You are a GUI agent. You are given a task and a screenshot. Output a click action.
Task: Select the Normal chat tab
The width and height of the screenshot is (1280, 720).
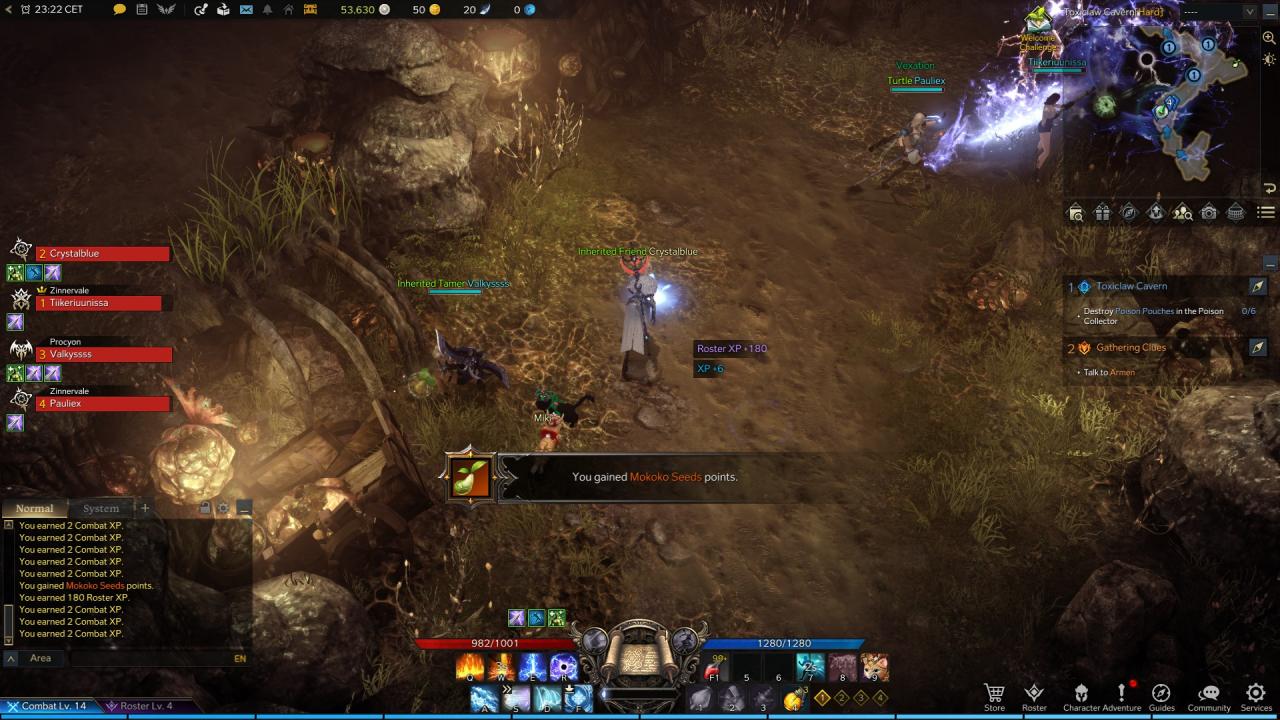(34, 508)
